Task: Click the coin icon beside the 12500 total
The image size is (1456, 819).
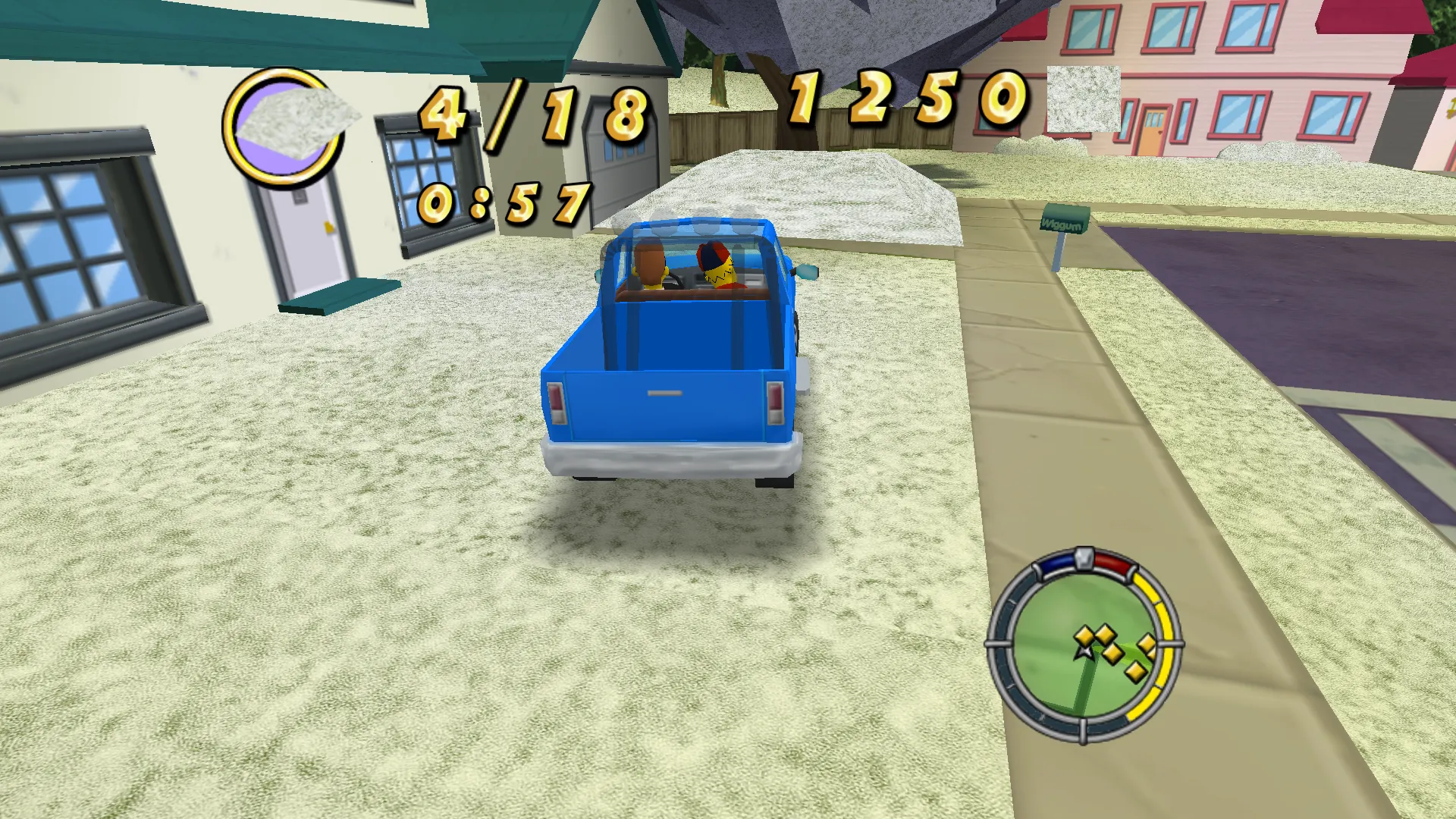Action: 1083,99
